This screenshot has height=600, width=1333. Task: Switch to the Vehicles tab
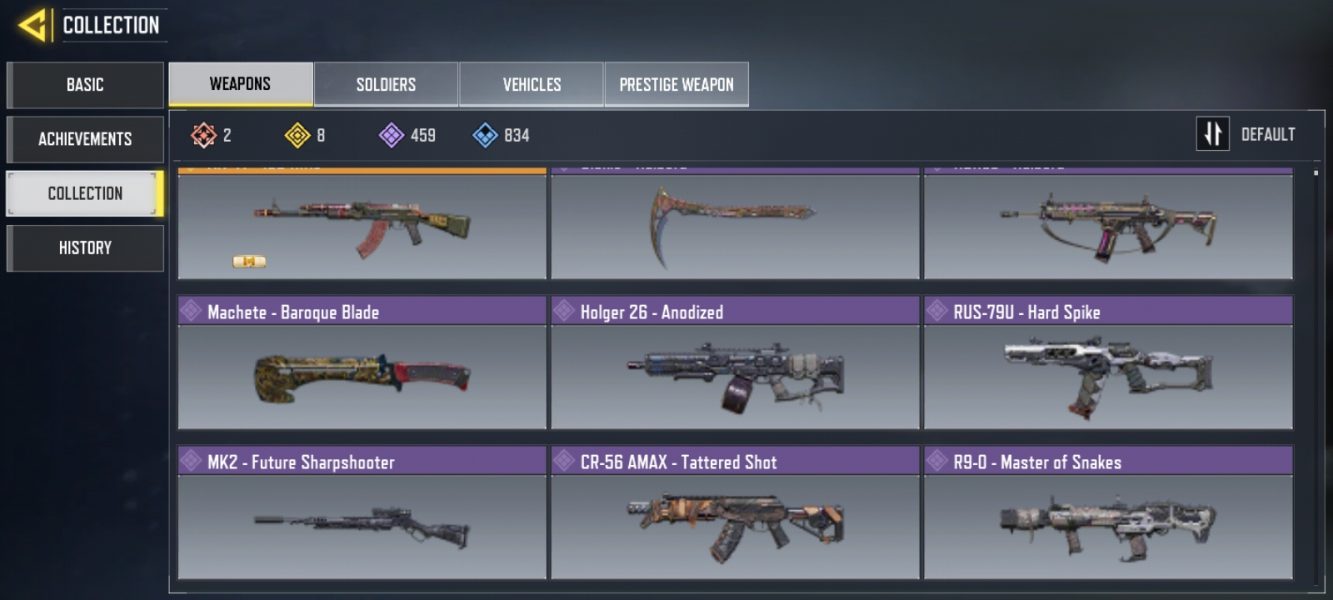click(531, 84)
